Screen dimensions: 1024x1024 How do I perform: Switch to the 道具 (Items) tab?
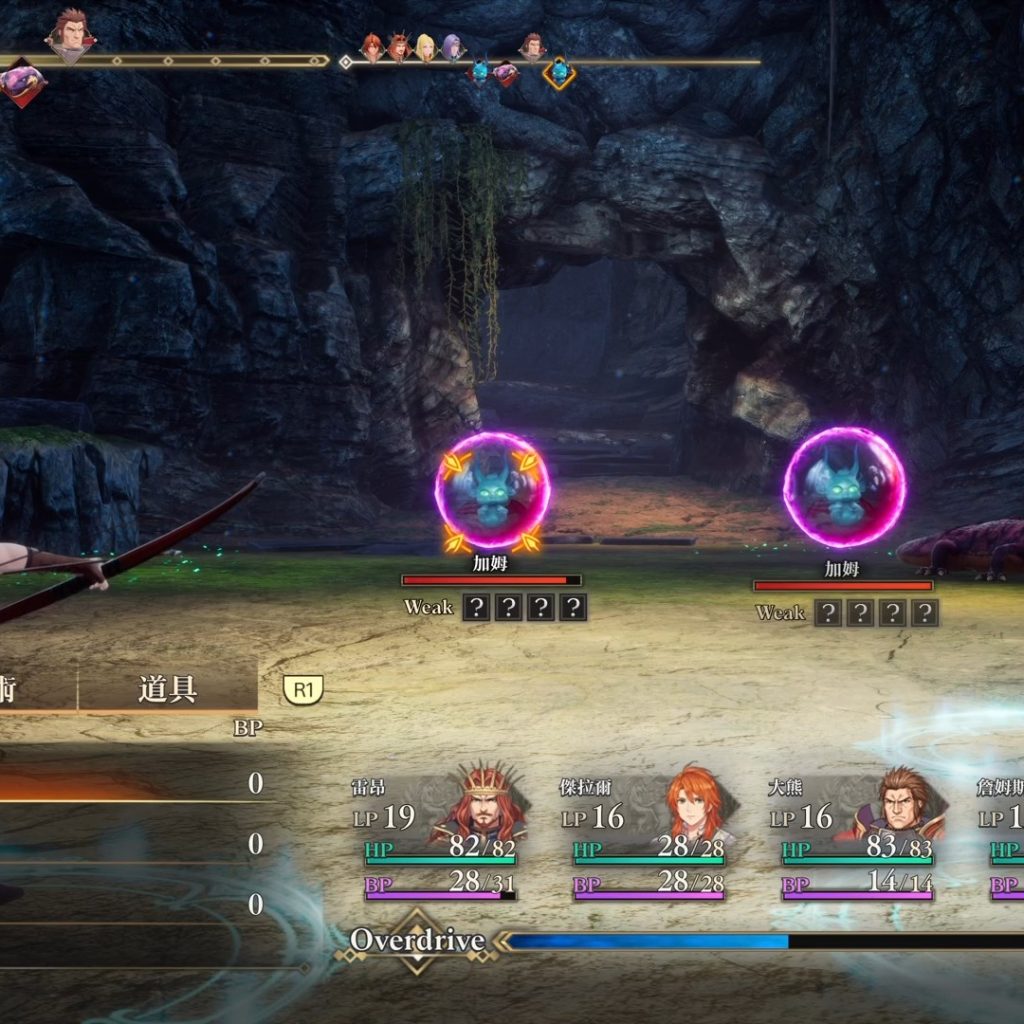167,689
